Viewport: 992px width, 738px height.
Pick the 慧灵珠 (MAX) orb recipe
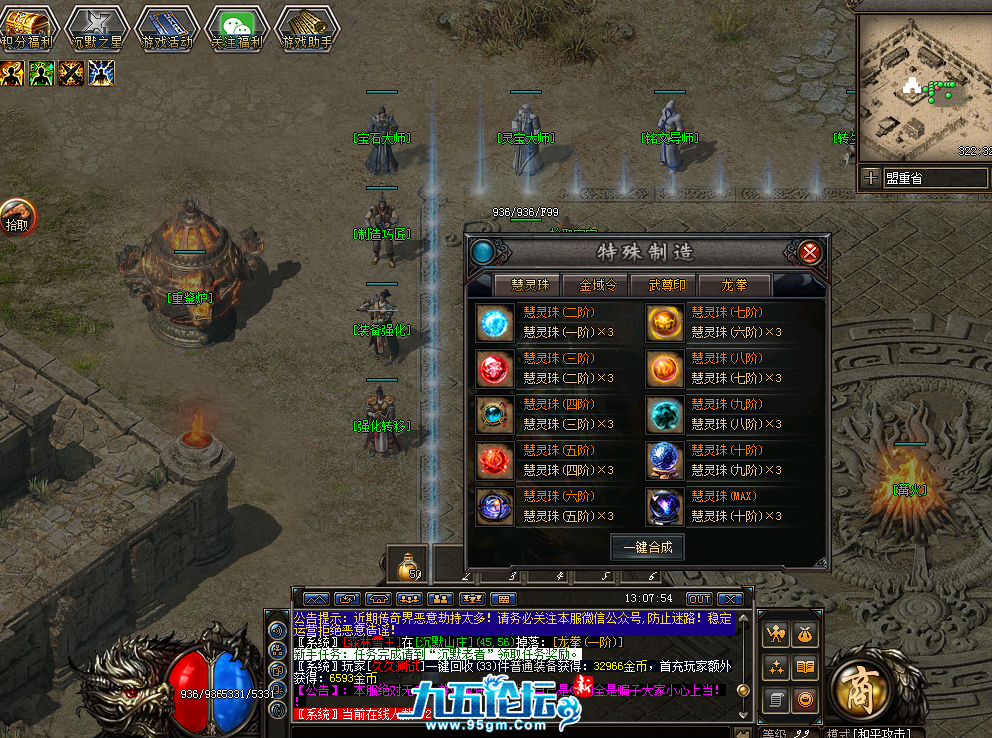pyautogui.click(x=664, y=506)
